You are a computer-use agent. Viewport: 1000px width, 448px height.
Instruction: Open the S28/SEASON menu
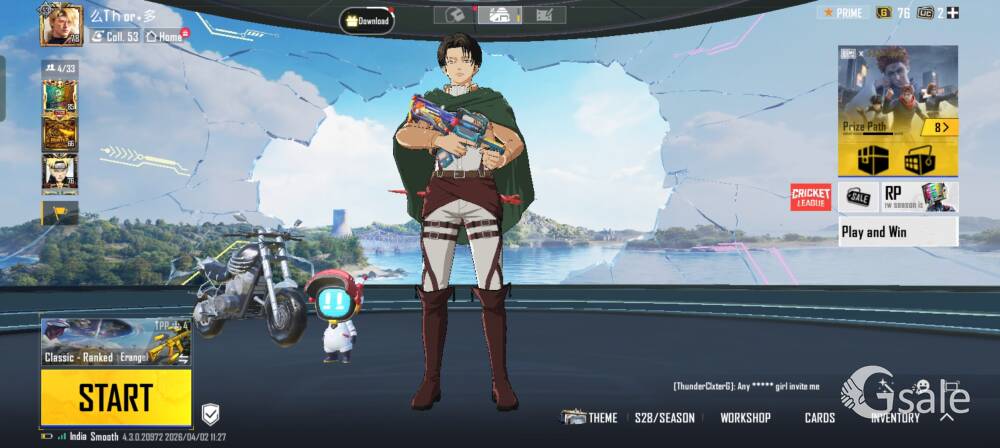(x=664, y=418)
